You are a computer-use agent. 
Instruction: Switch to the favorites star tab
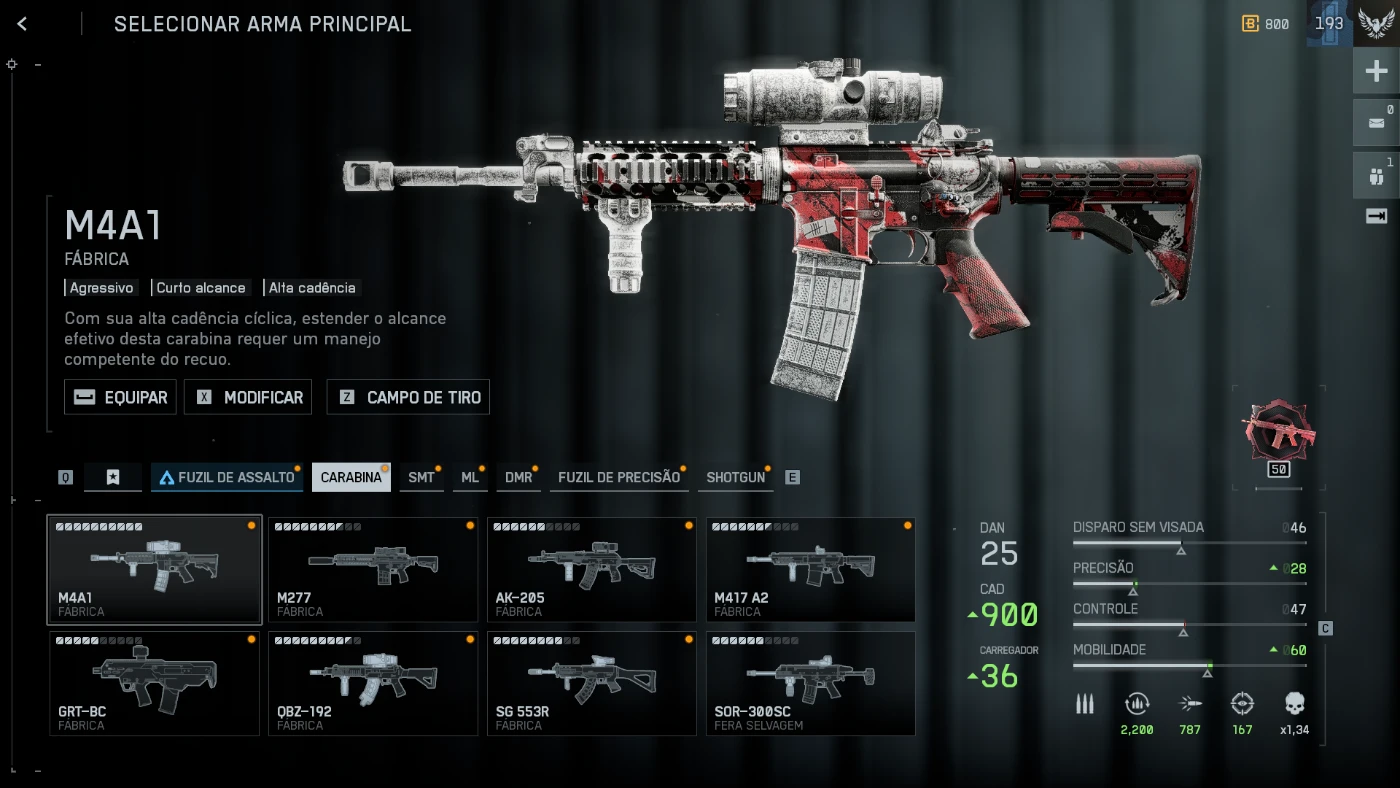click(x=113, y=477)
